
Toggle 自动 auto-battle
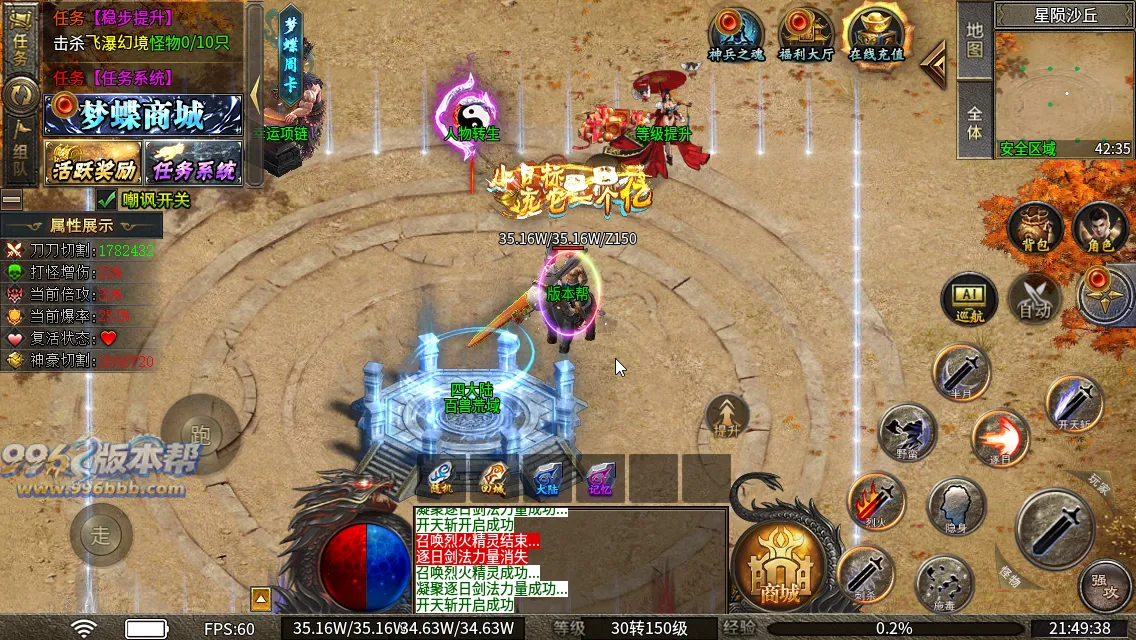pyautogui.click(x=1034, y=299)
